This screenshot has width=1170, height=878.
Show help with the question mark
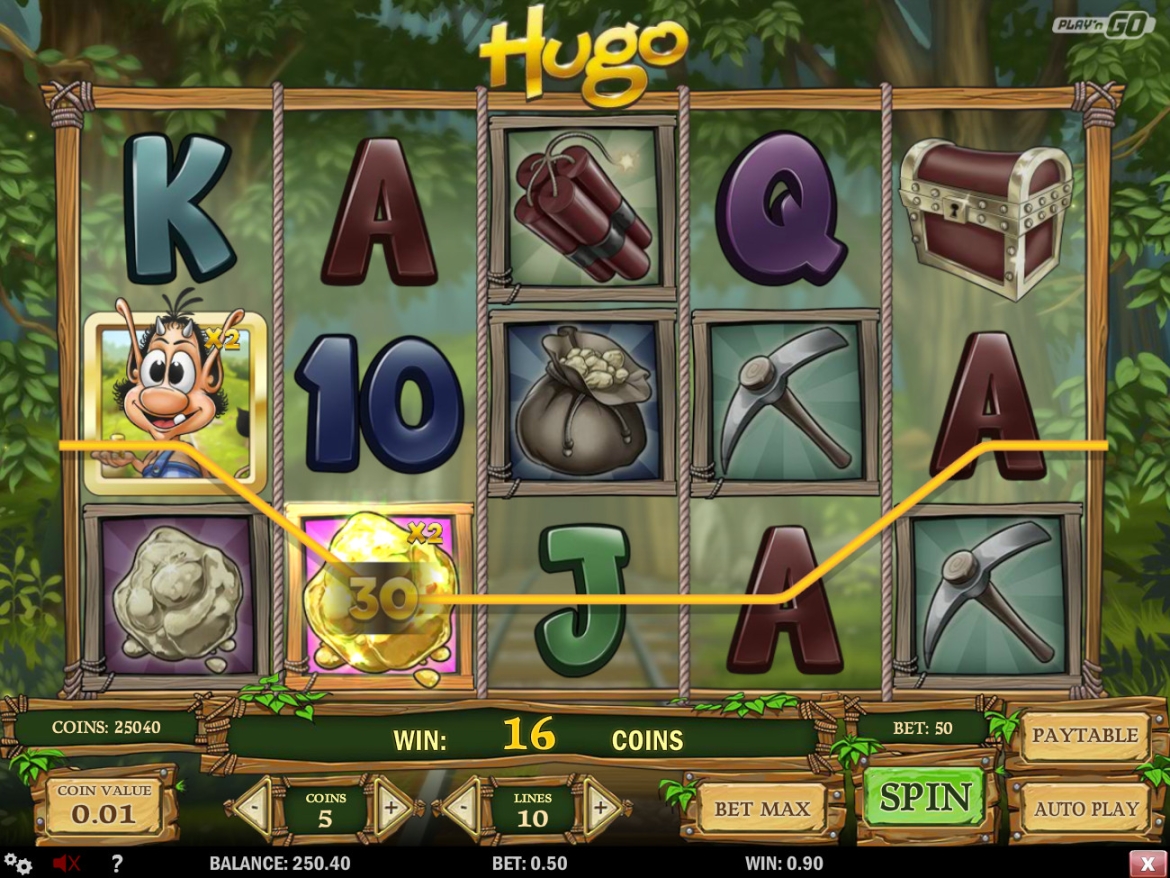click(x=117, y=863)
